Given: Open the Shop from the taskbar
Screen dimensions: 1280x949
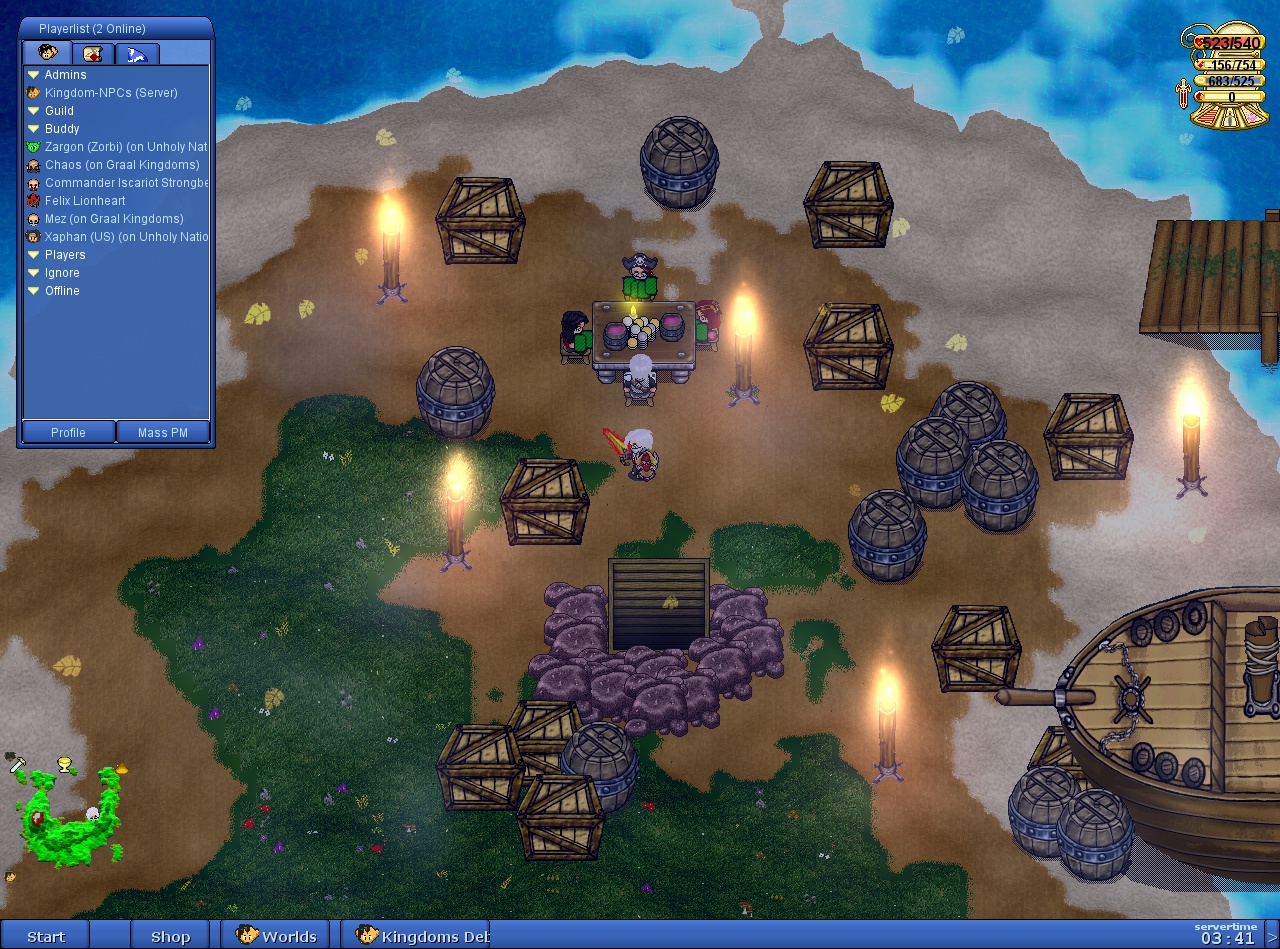Looking at the screenshot, I should point(170,936).
